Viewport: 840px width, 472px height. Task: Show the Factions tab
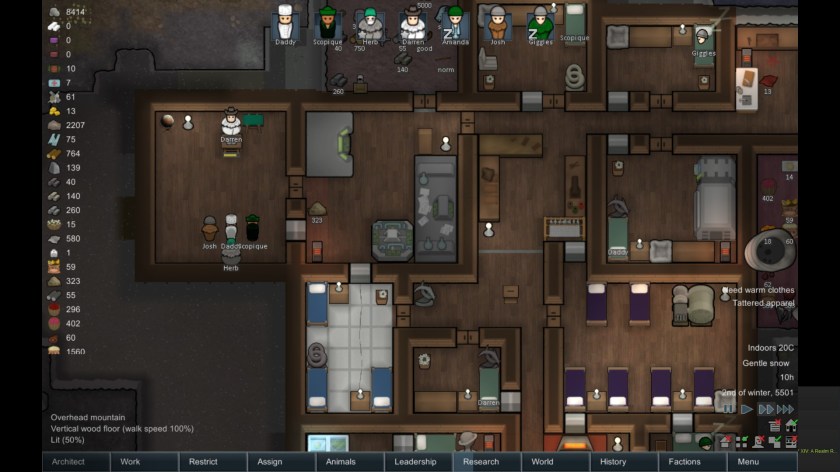point(685,462)
